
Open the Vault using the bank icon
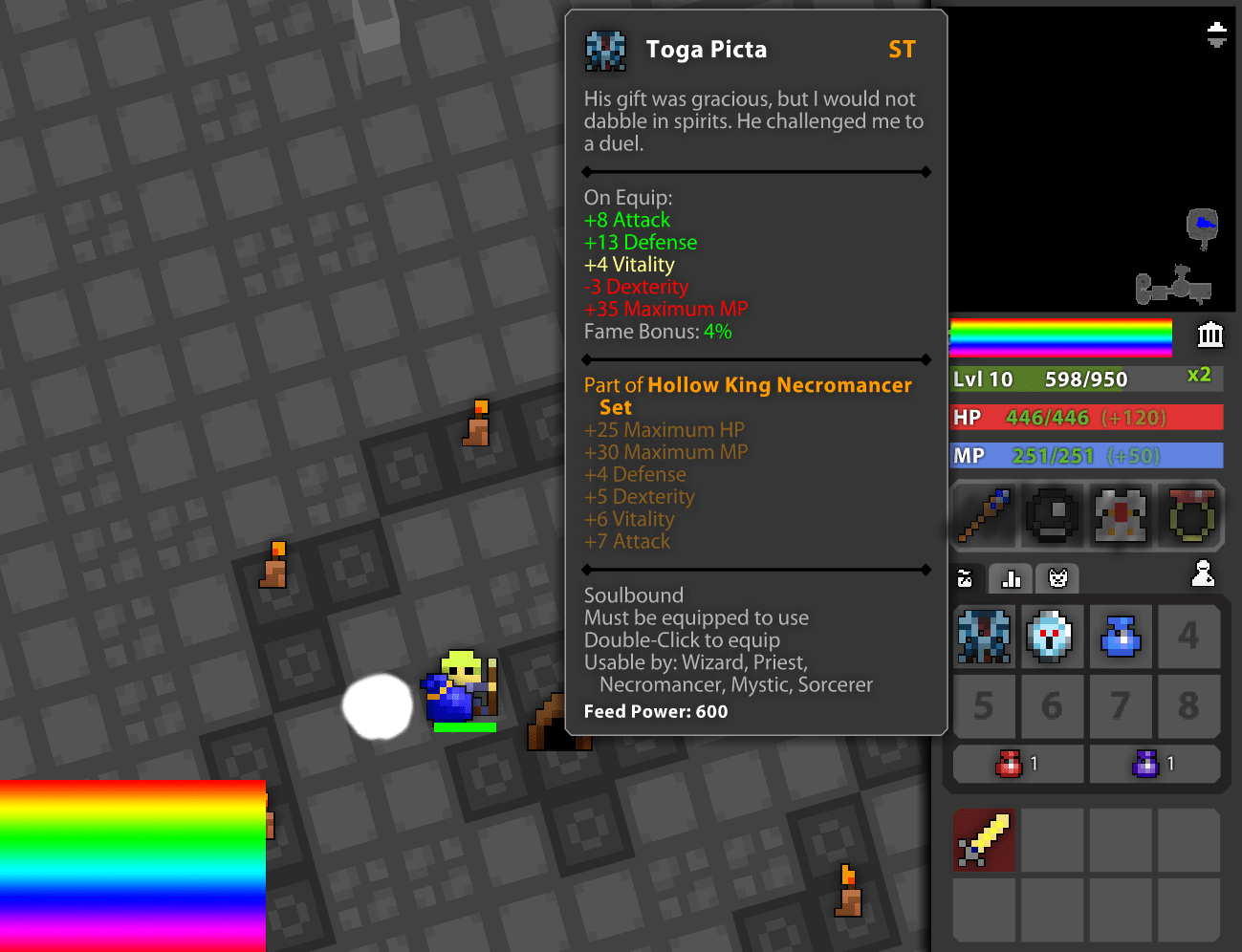point(1209,335)
